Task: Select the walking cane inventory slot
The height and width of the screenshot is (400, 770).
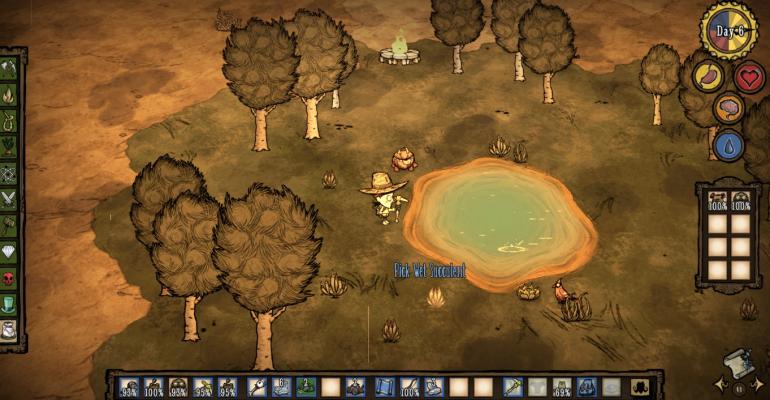Action: tap(256, 386)
